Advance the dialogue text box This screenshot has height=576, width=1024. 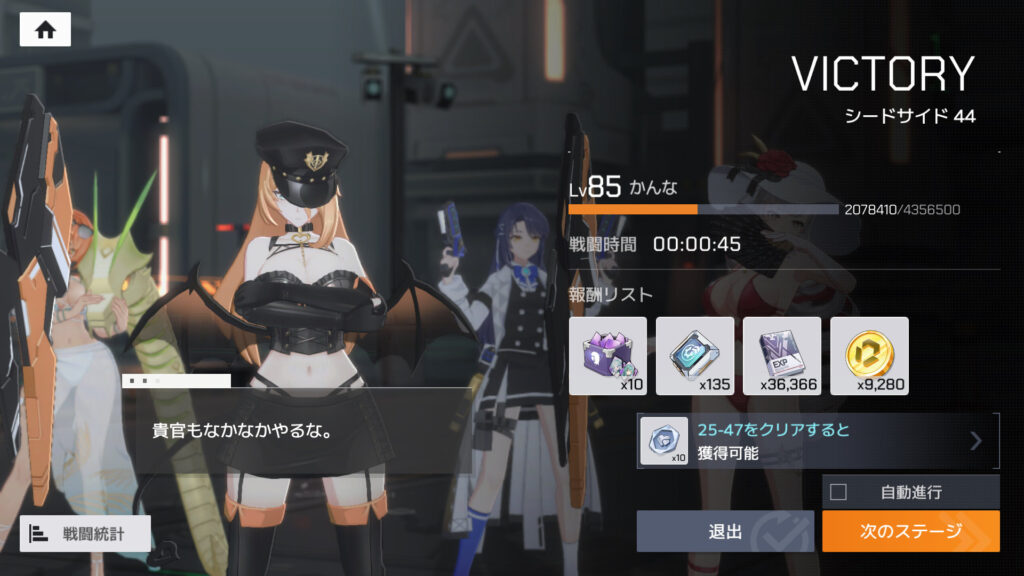coord(300,430)
